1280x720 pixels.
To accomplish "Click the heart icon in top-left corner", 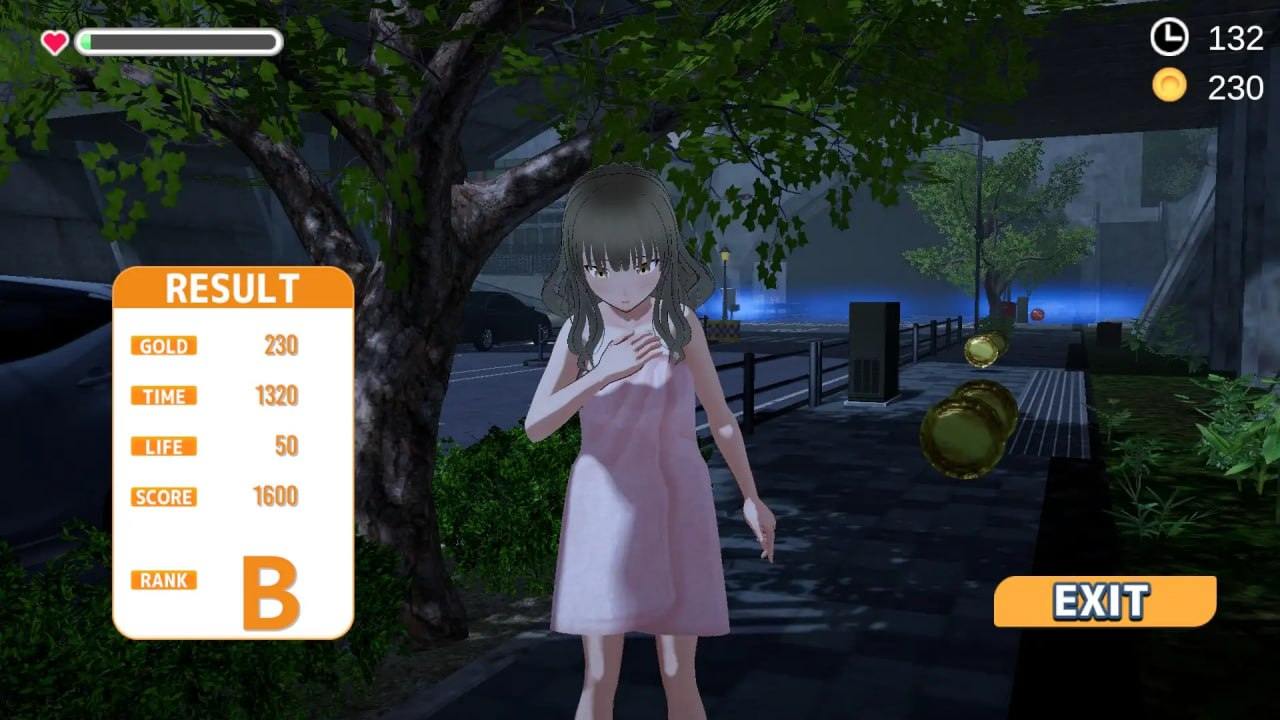I will tap(55, 41).
